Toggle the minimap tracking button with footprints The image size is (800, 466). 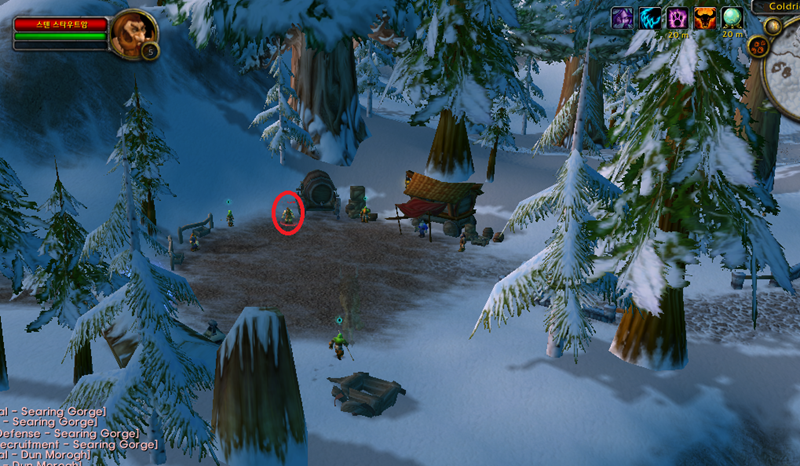pyautogui.click(x=757, y=46)
